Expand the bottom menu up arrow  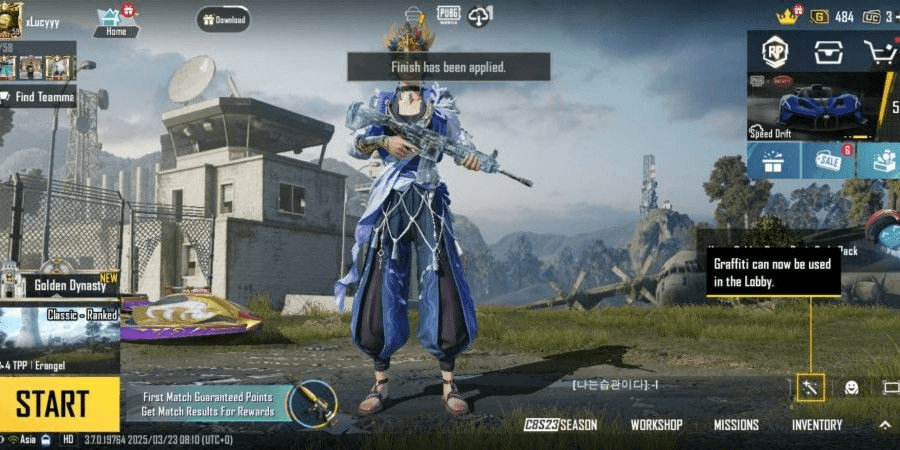coord(885,425)
